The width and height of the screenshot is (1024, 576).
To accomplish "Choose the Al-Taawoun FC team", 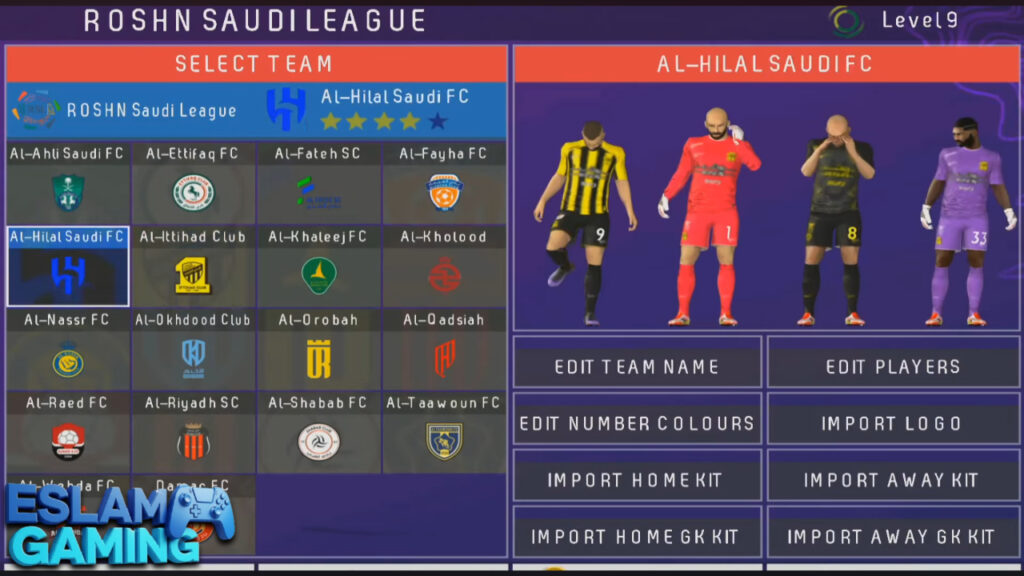I will [444, 432].
